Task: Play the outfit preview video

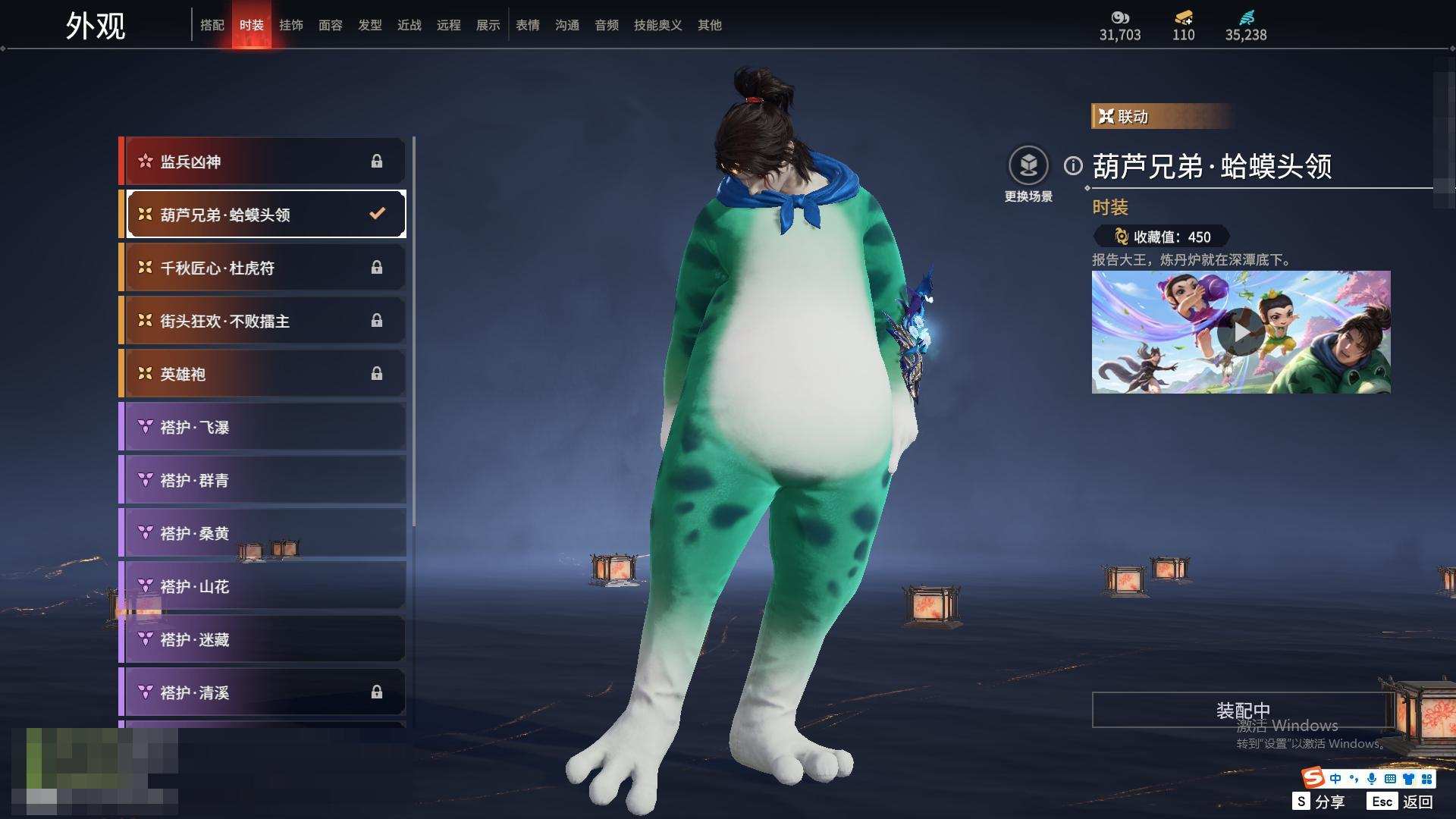Action: point(1241,332)
